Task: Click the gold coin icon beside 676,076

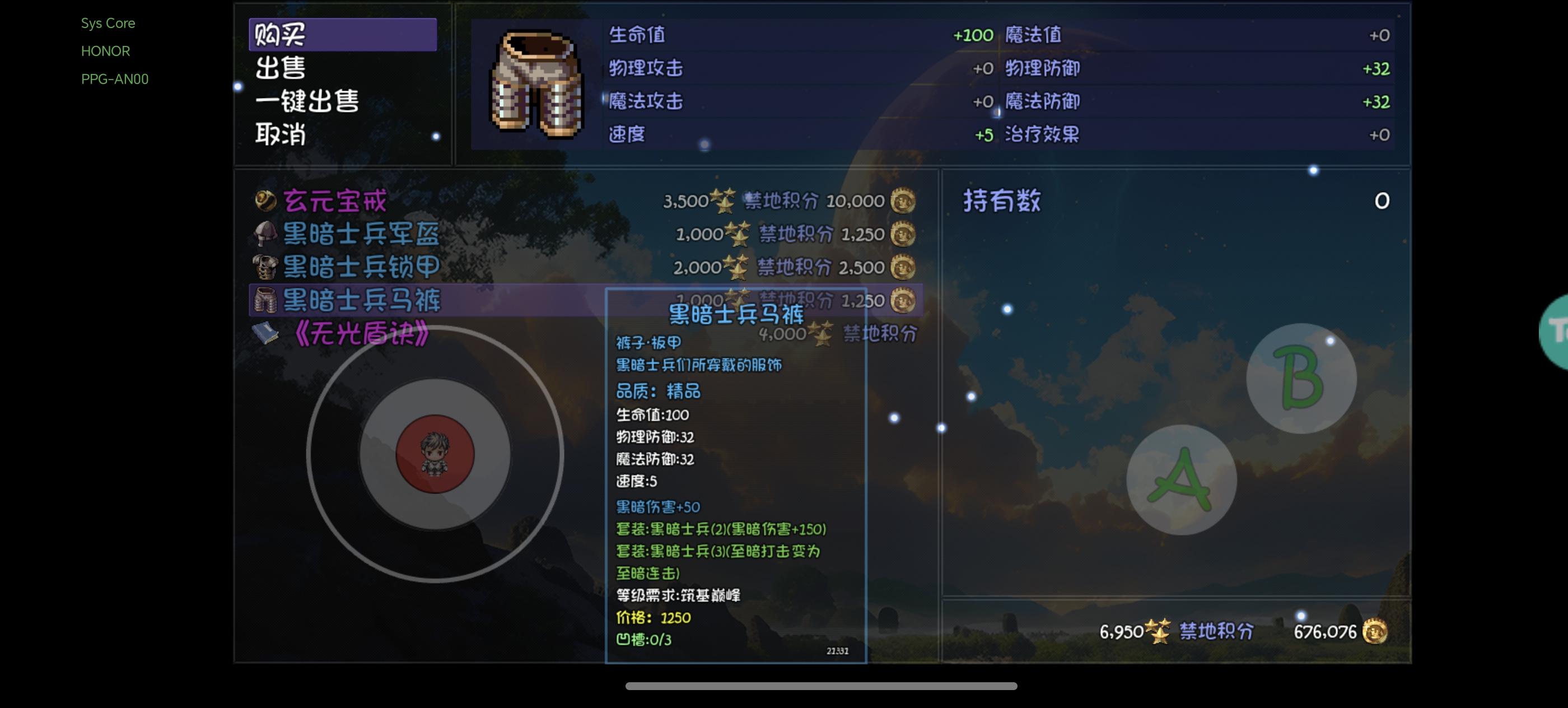Action: 1376,632
